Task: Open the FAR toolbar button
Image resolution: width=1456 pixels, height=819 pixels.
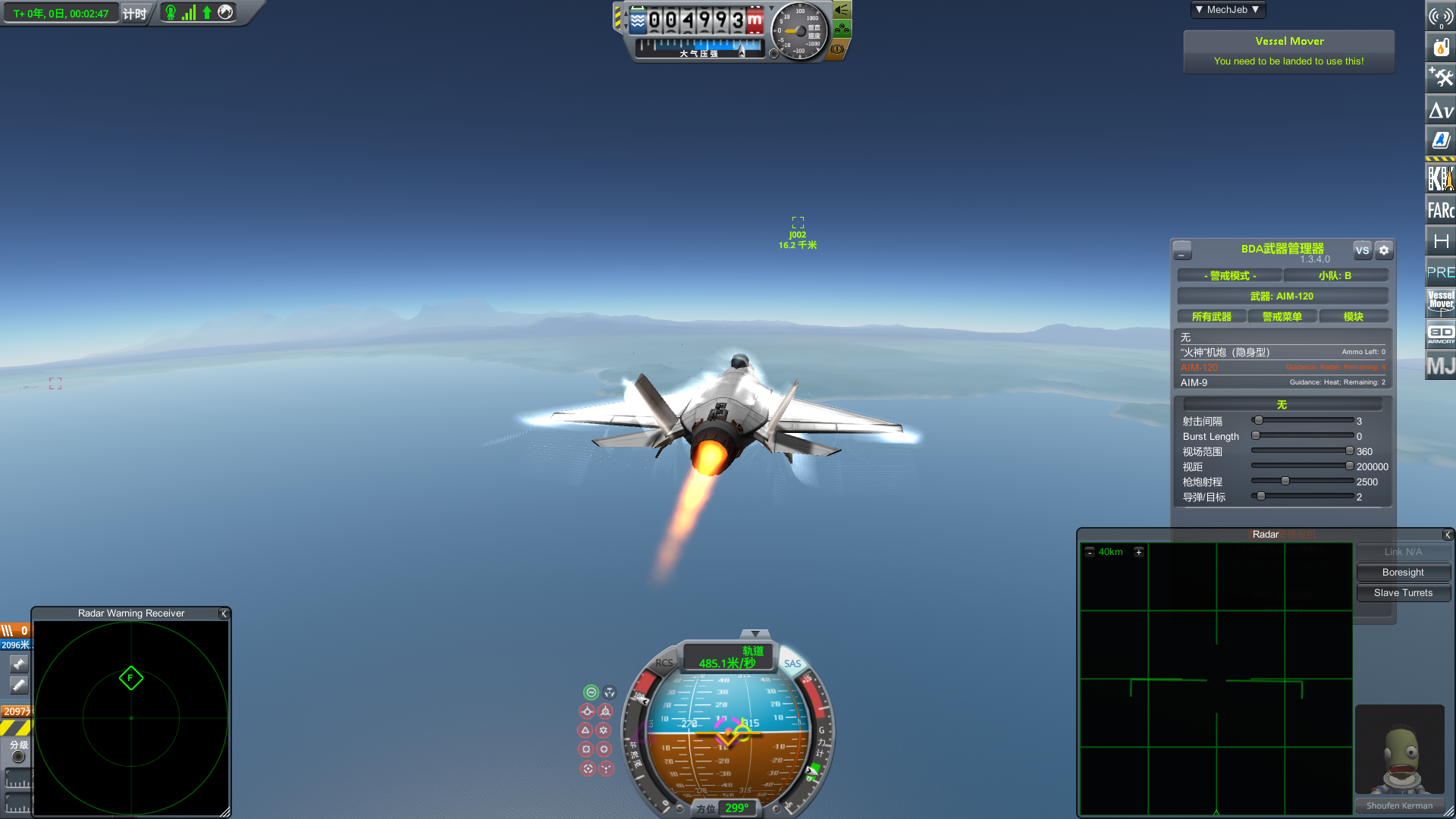Action: (1440, 210)
